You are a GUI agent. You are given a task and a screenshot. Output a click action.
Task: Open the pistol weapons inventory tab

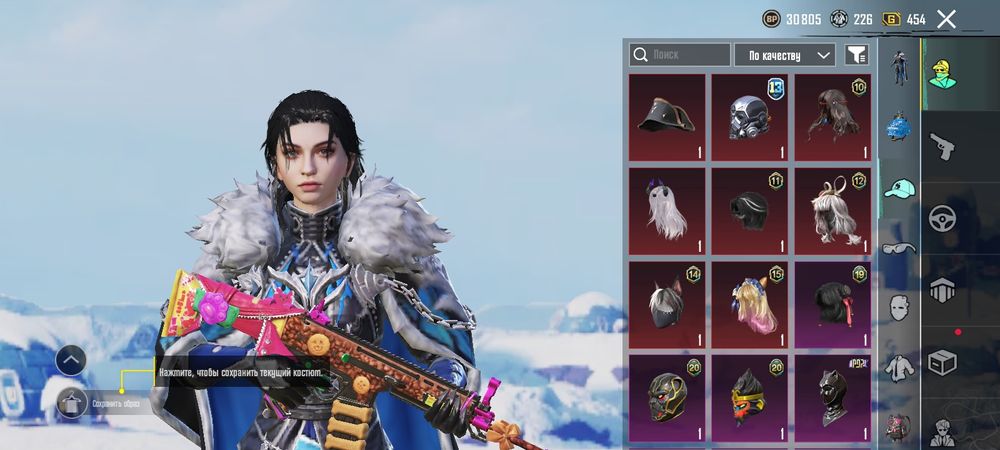(941, 146)
